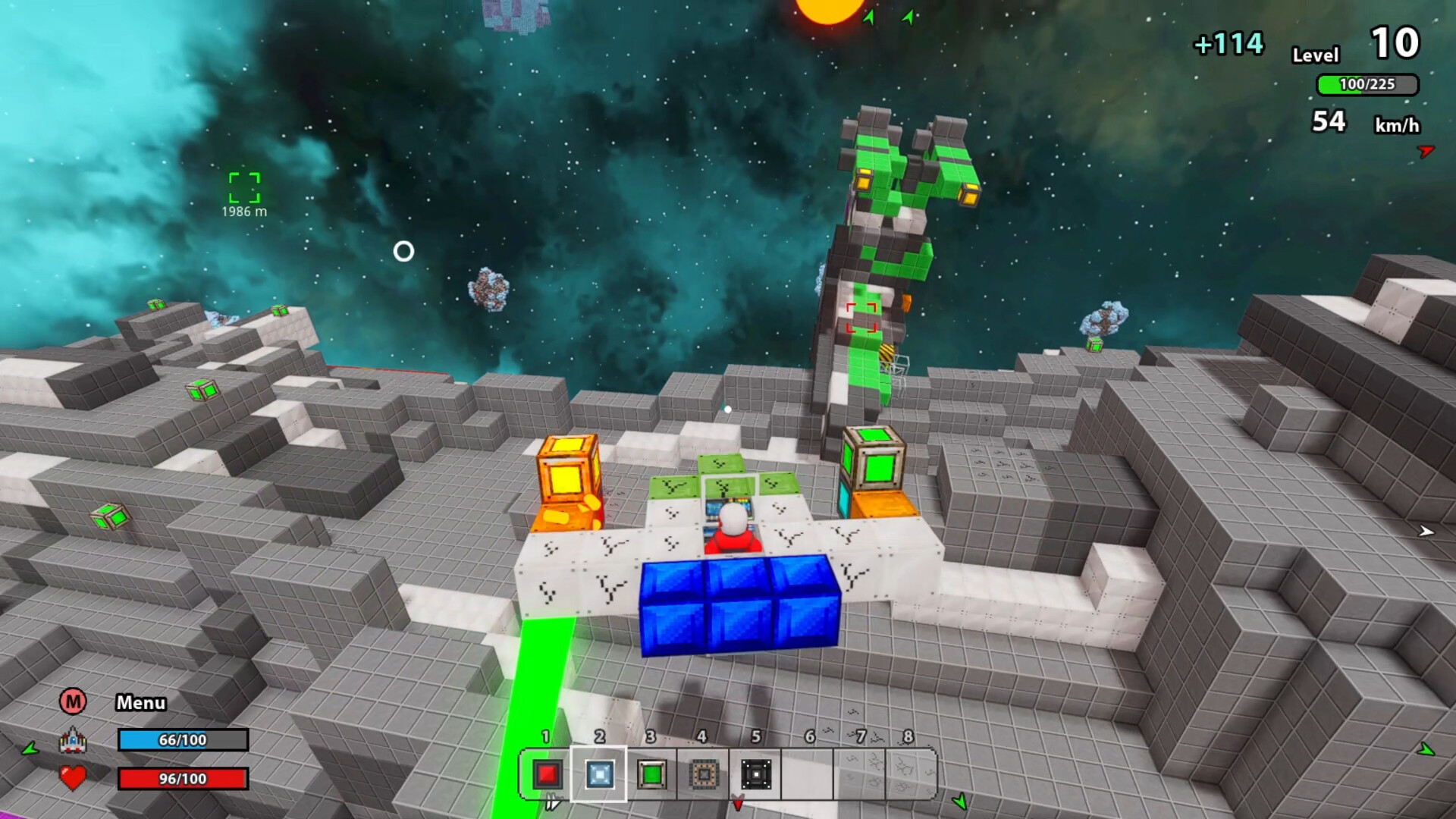The image size is (1456, 819).
Task: Click the spaceship icon beside the shield bar
Action: click(73, 739)
